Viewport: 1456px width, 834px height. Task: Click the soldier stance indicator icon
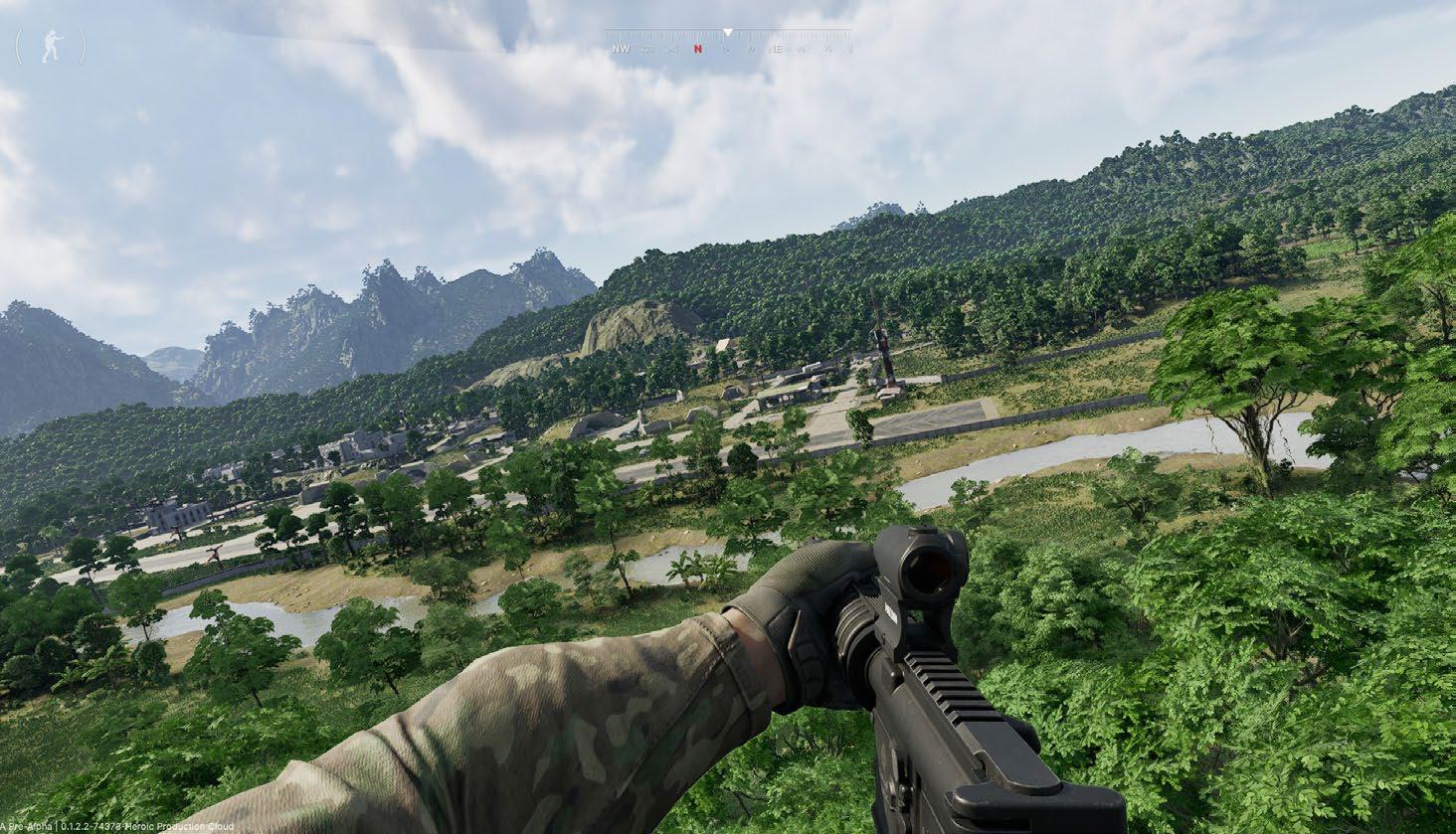tap(51, 47)
